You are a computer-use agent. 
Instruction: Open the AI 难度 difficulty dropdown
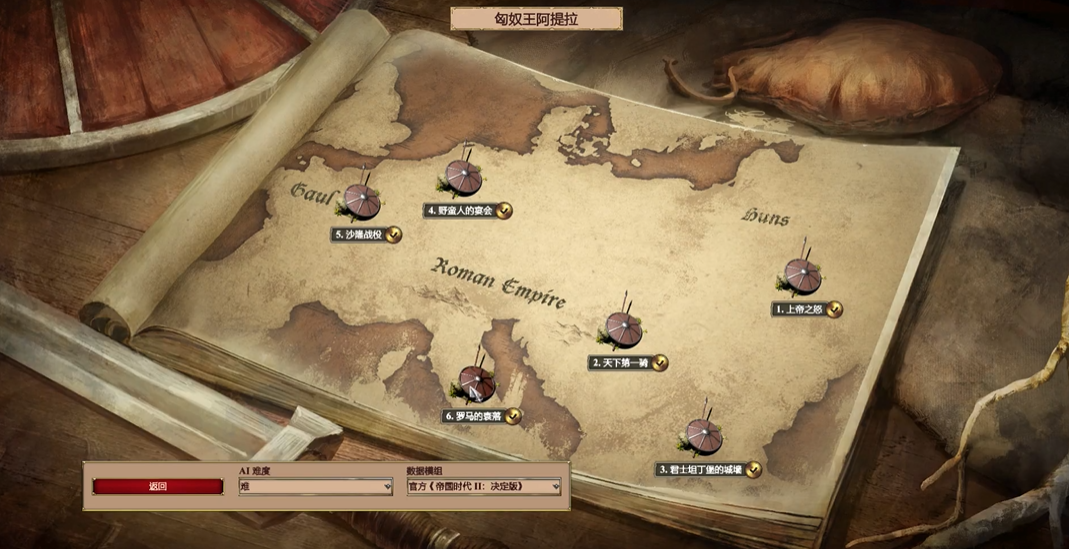click(315, 487)
